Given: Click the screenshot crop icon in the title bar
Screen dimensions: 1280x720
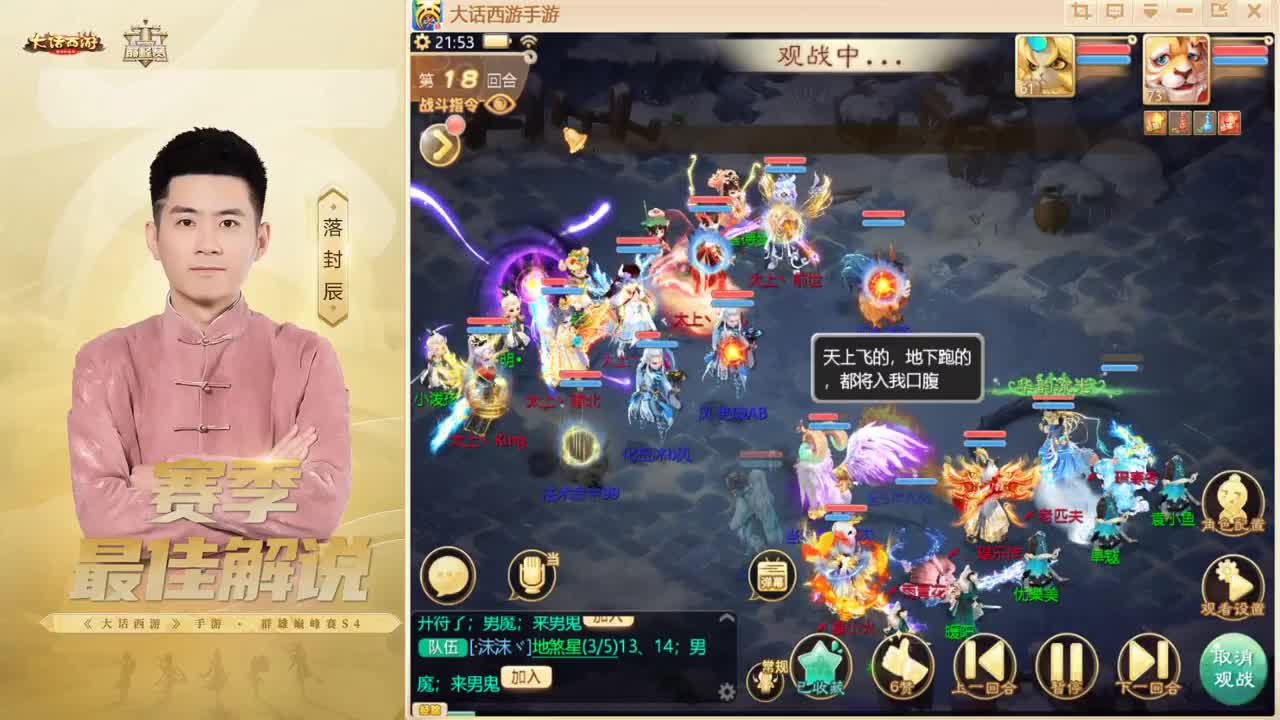Looking at the screenshot, I should (x=1082, y=11).
